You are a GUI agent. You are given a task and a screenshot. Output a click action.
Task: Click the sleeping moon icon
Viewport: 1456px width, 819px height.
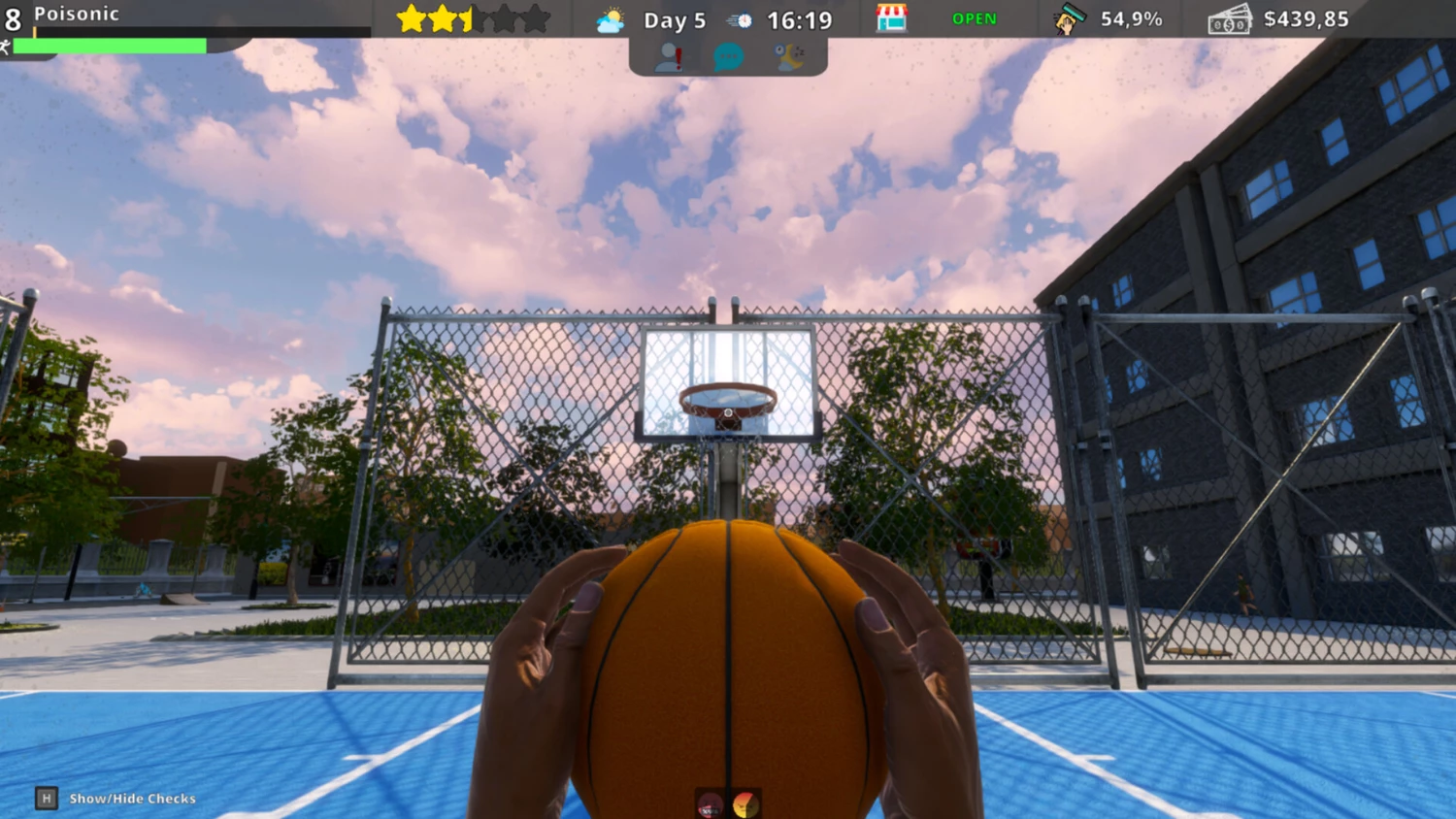point(789,57)
